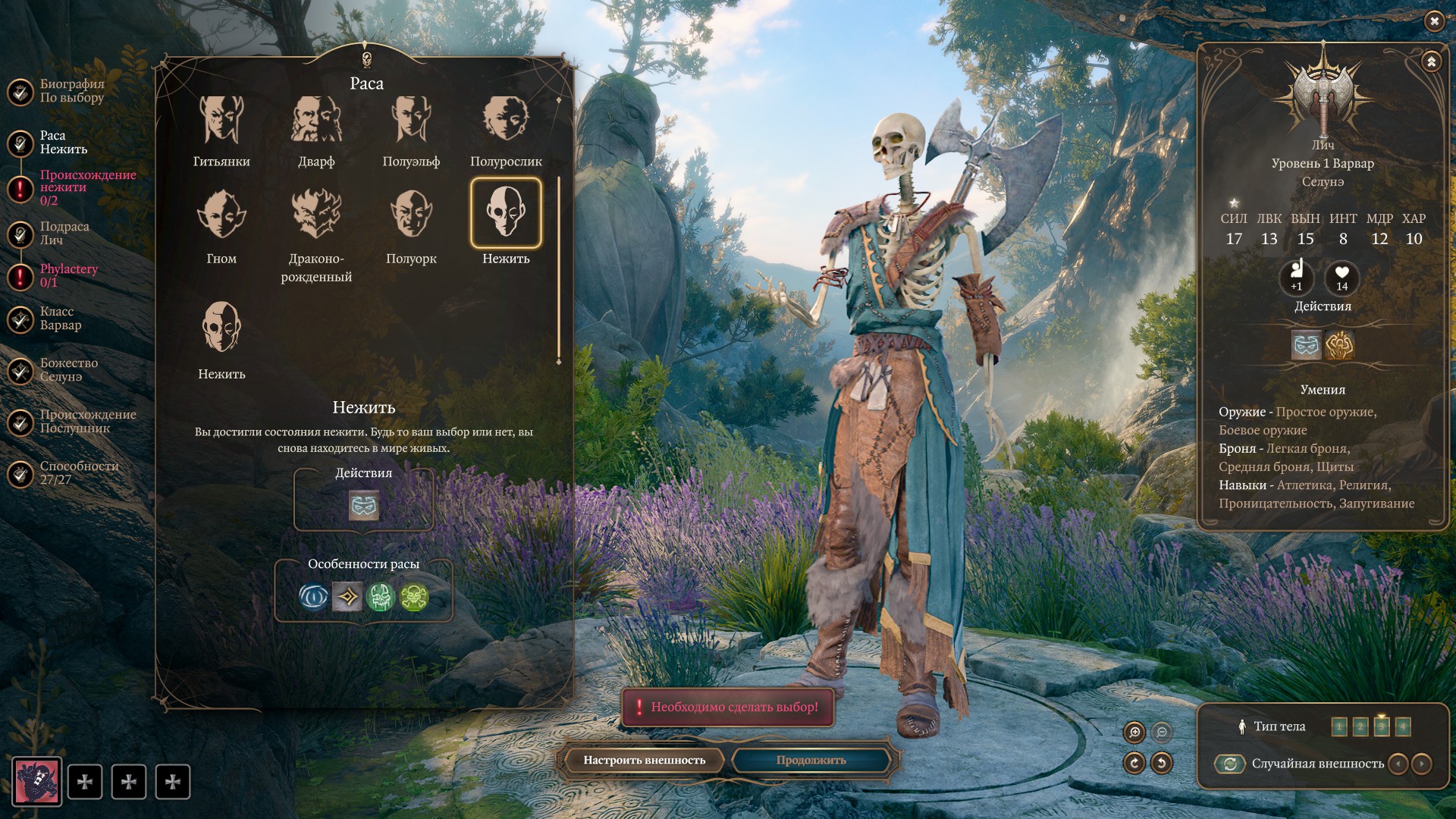Screen dimensions: 1456x819
Task: Close the character creation screen
Action: (1434, 22)
